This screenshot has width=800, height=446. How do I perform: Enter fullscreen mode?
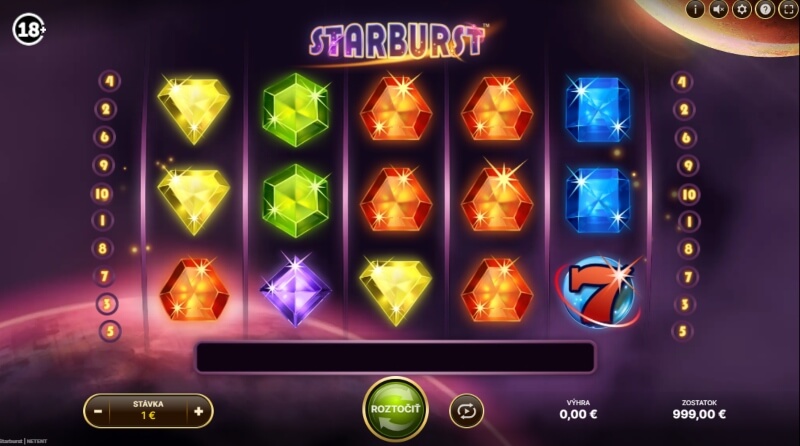coord(787,9)
